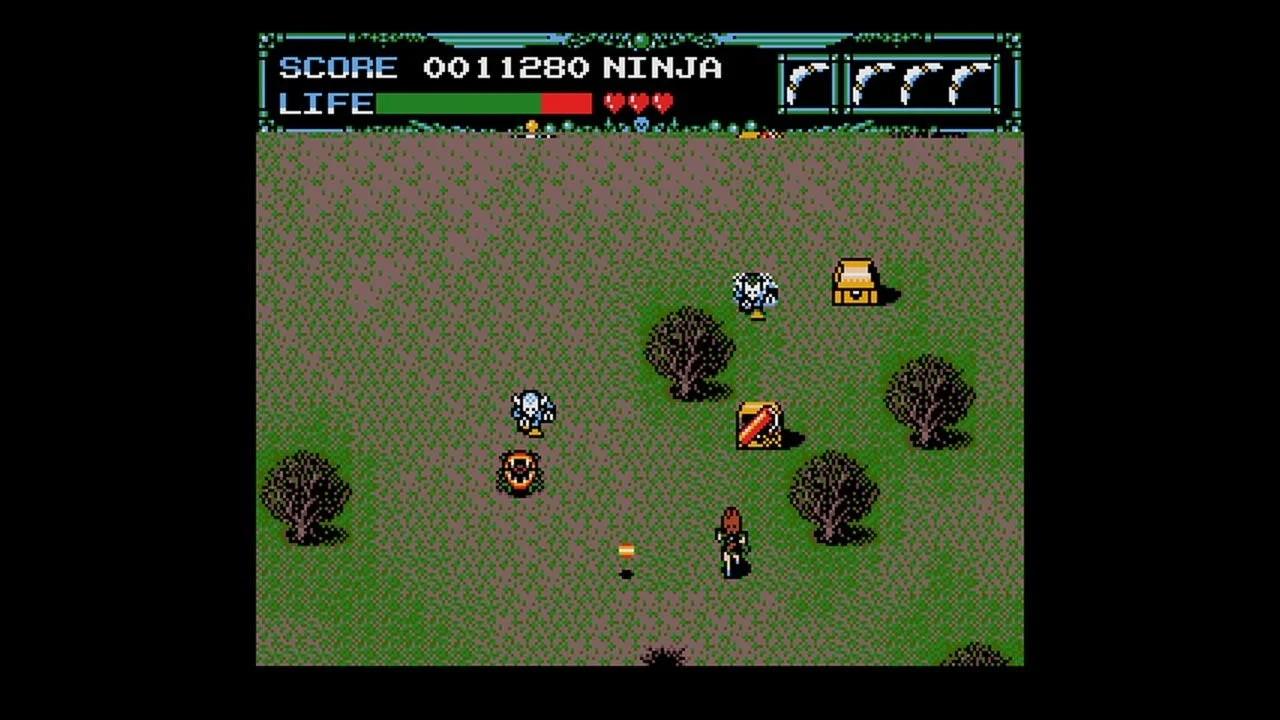The image size is (1280, 720).
Task: Click the orange shield enemy below the blue enemy
Action: click(x=521, y=470)
